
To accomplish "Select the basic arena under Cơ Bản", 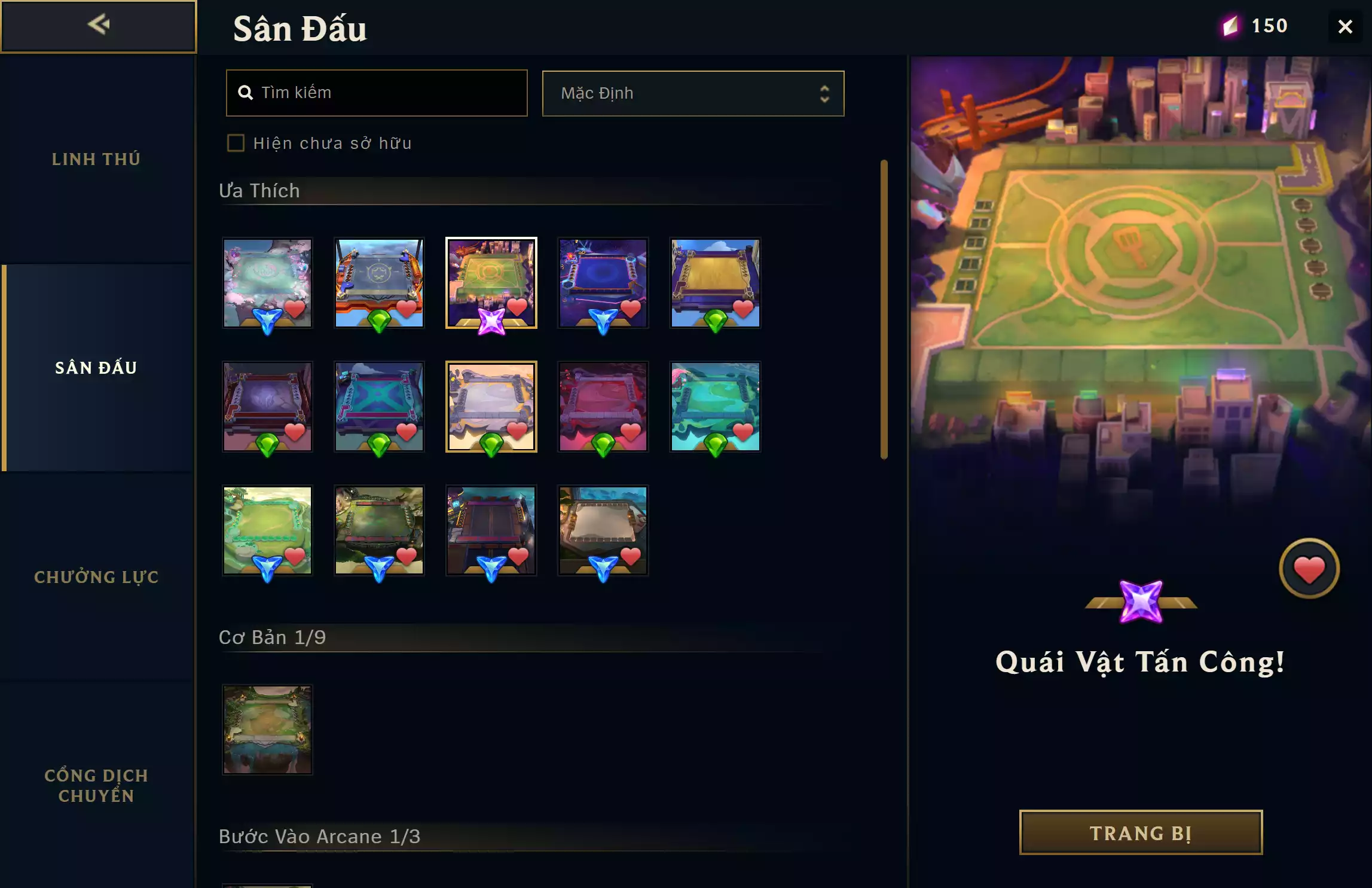I will pos(267,729).
